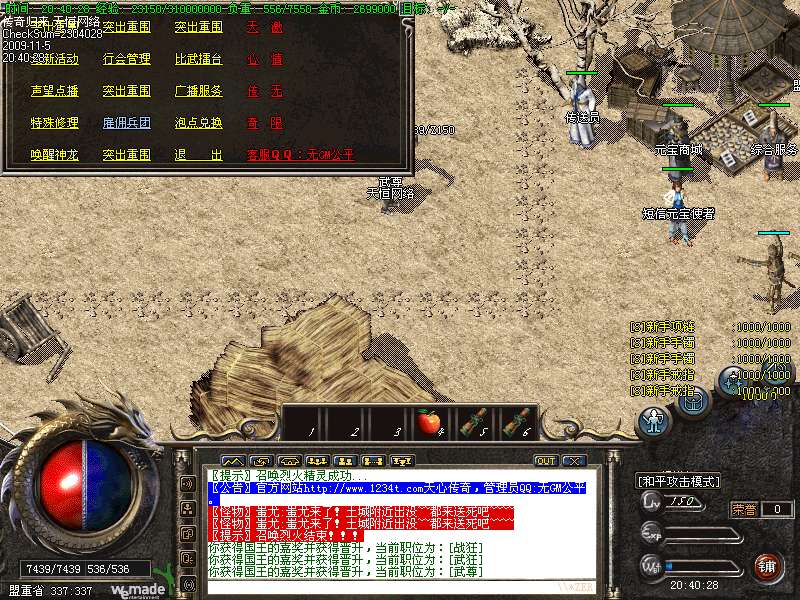Open the character status round icon
Image resolution: width=800 pixels, height=600 pixels.
pos(653,421)
